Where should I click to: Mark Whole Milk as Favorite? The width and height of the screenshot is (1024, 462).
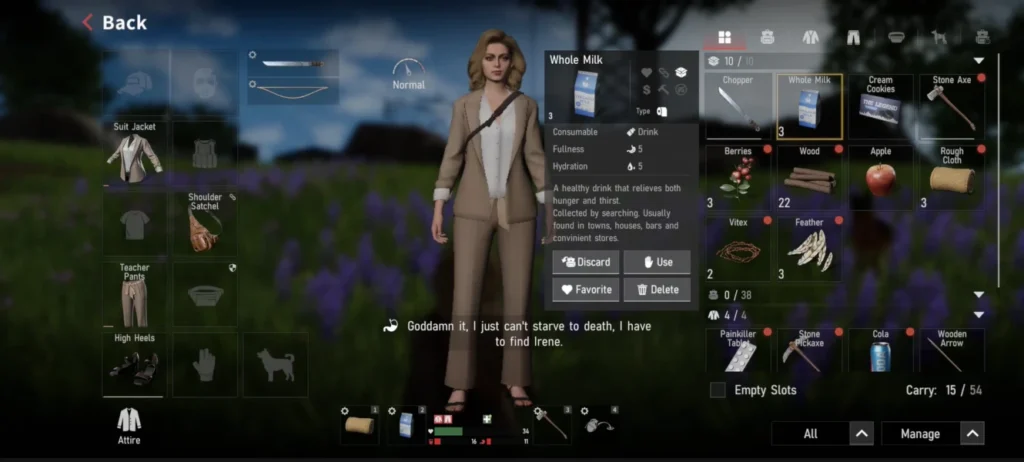(x=585, y=290)
